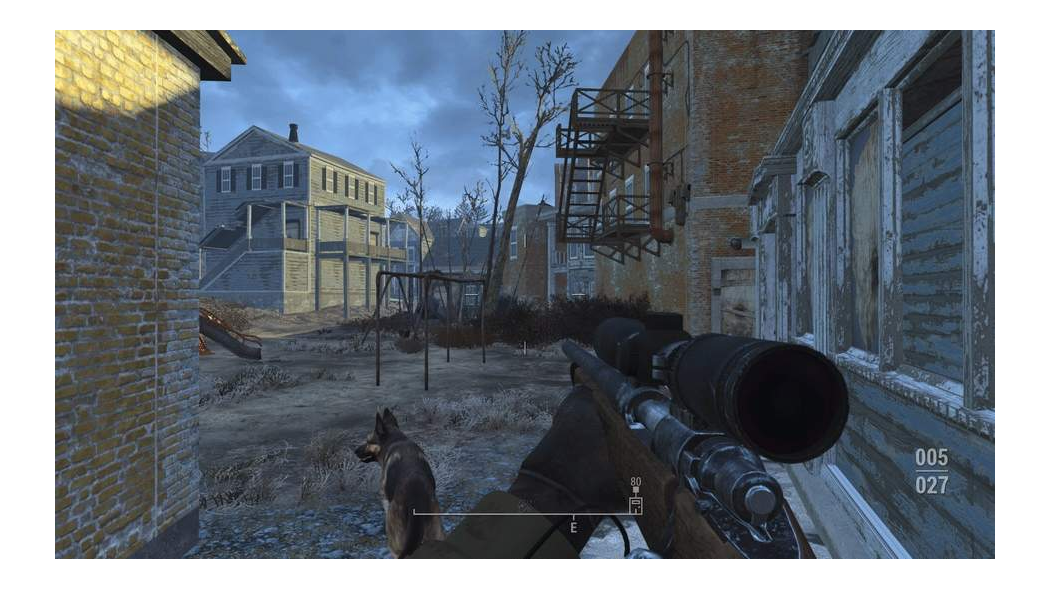Select the compass bar's East heading
1050x590 pixels.
(574, 526)
